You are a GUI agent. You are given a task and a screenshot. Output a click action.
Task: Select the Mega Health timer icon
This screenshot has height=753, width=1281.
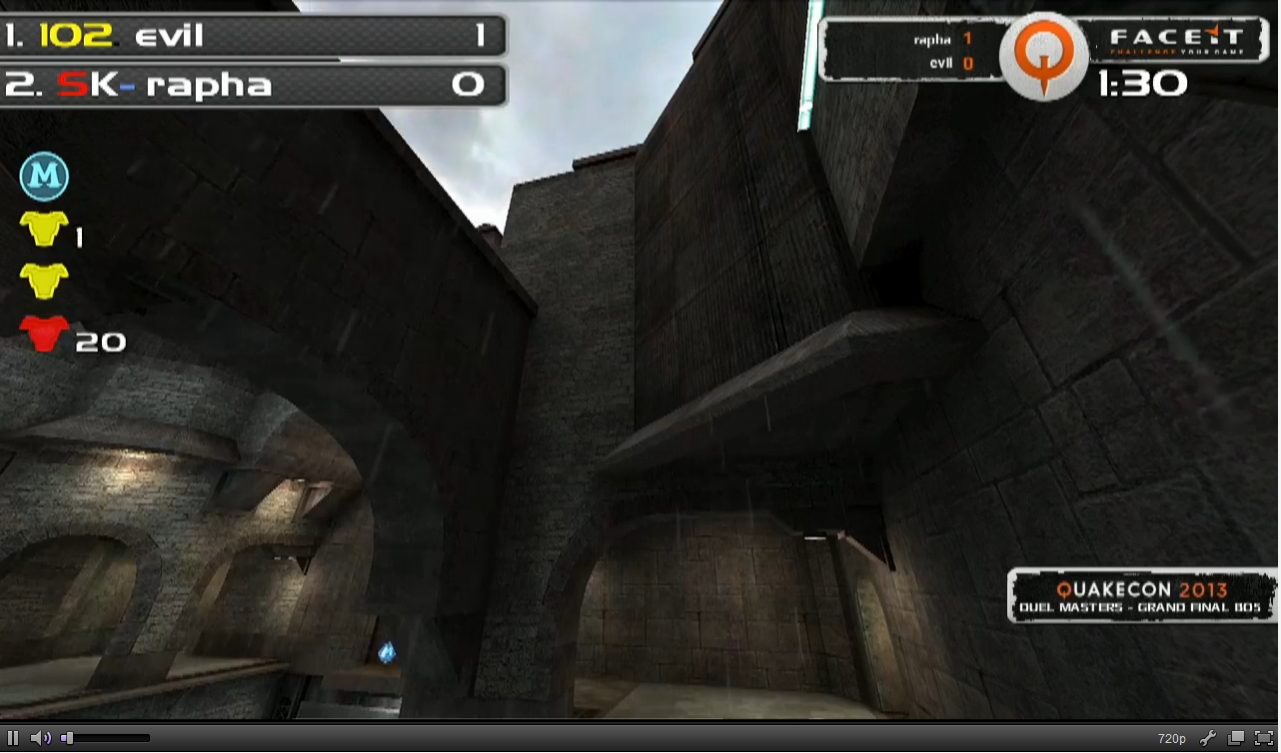[44, 177]
